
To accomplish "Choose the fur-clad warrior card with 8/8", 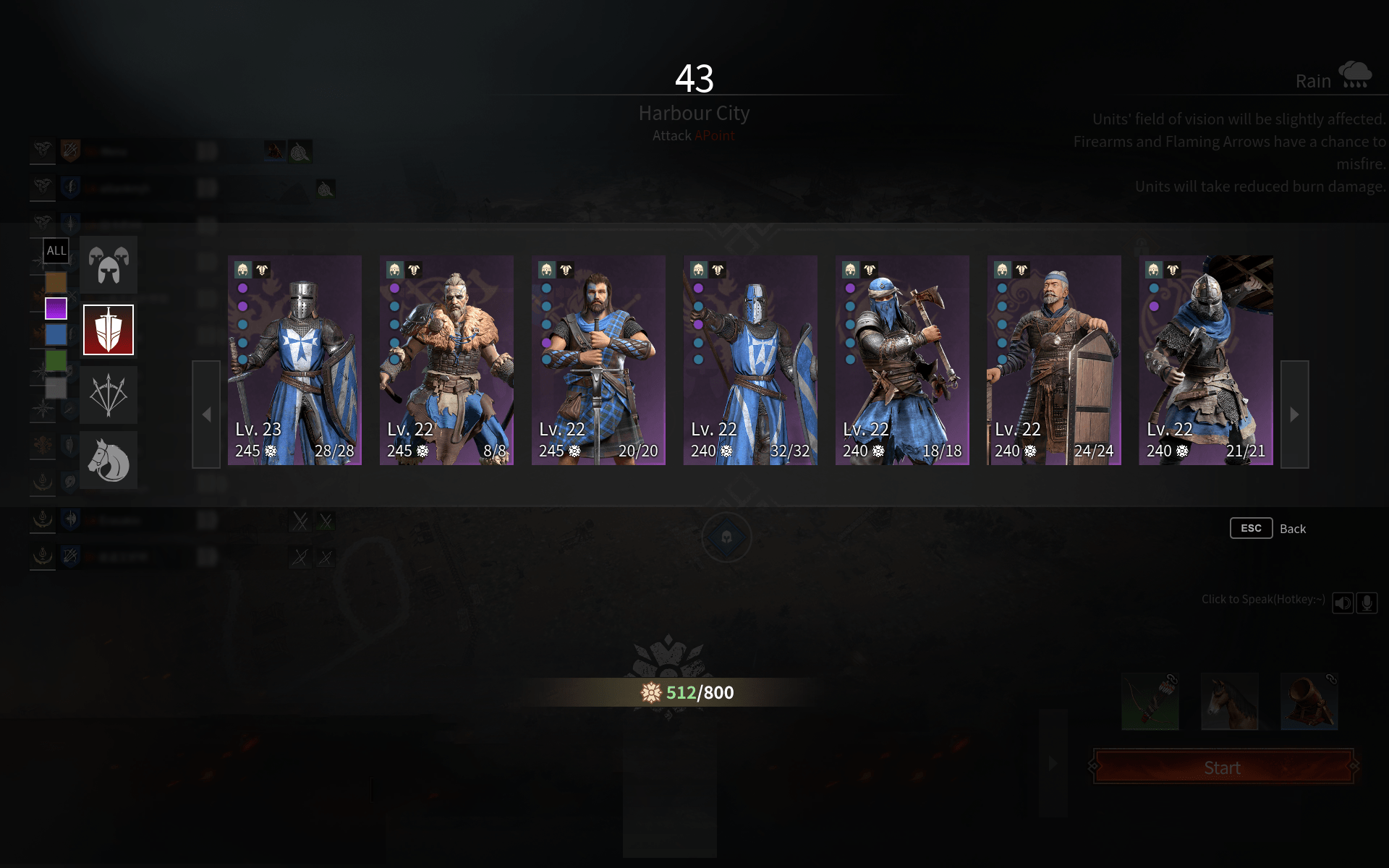I will click(446, 359).
